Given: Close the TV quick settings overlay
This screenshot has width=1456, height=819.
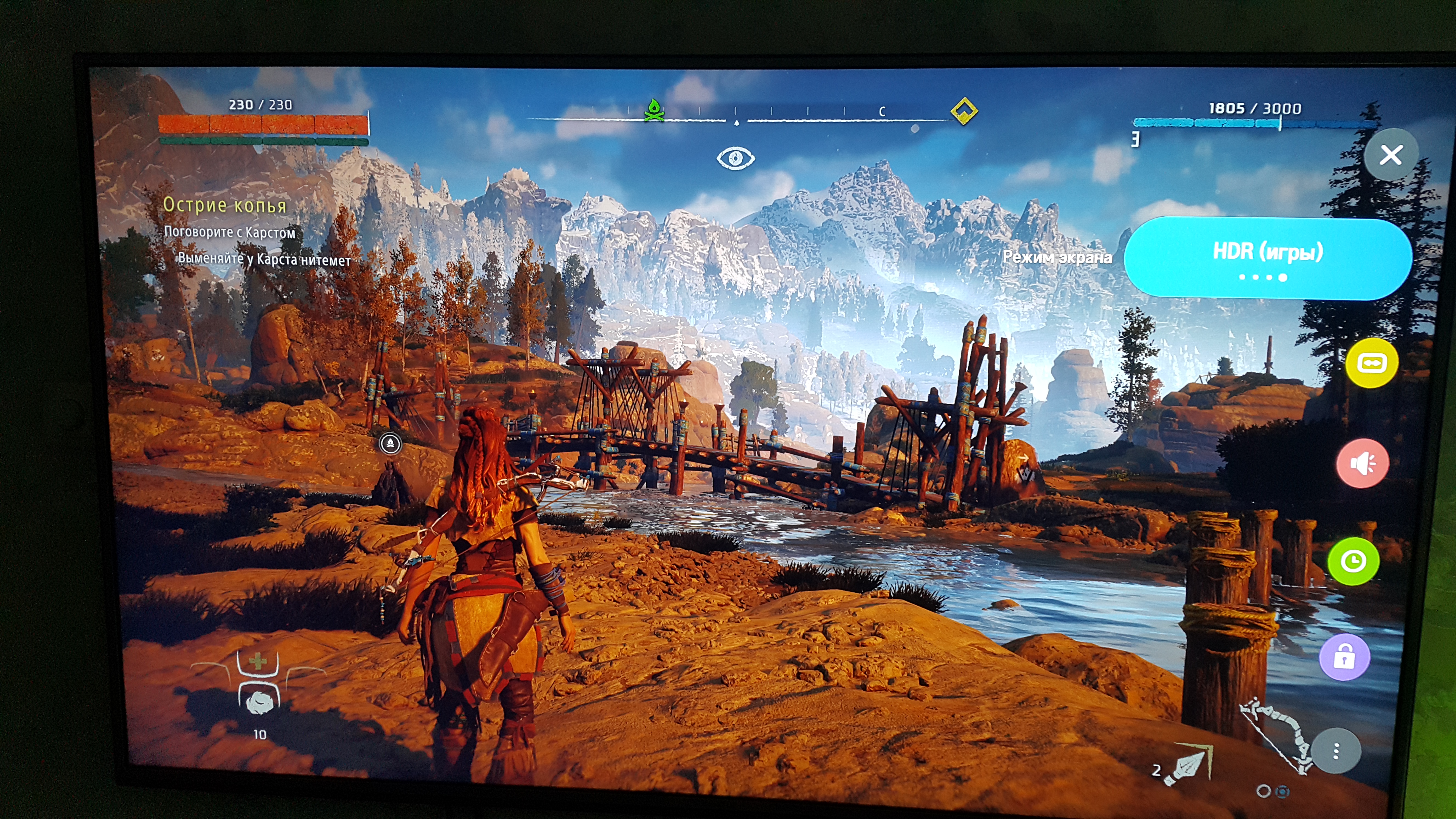Looking at the screenshot, I should [x=1390, y=155].
